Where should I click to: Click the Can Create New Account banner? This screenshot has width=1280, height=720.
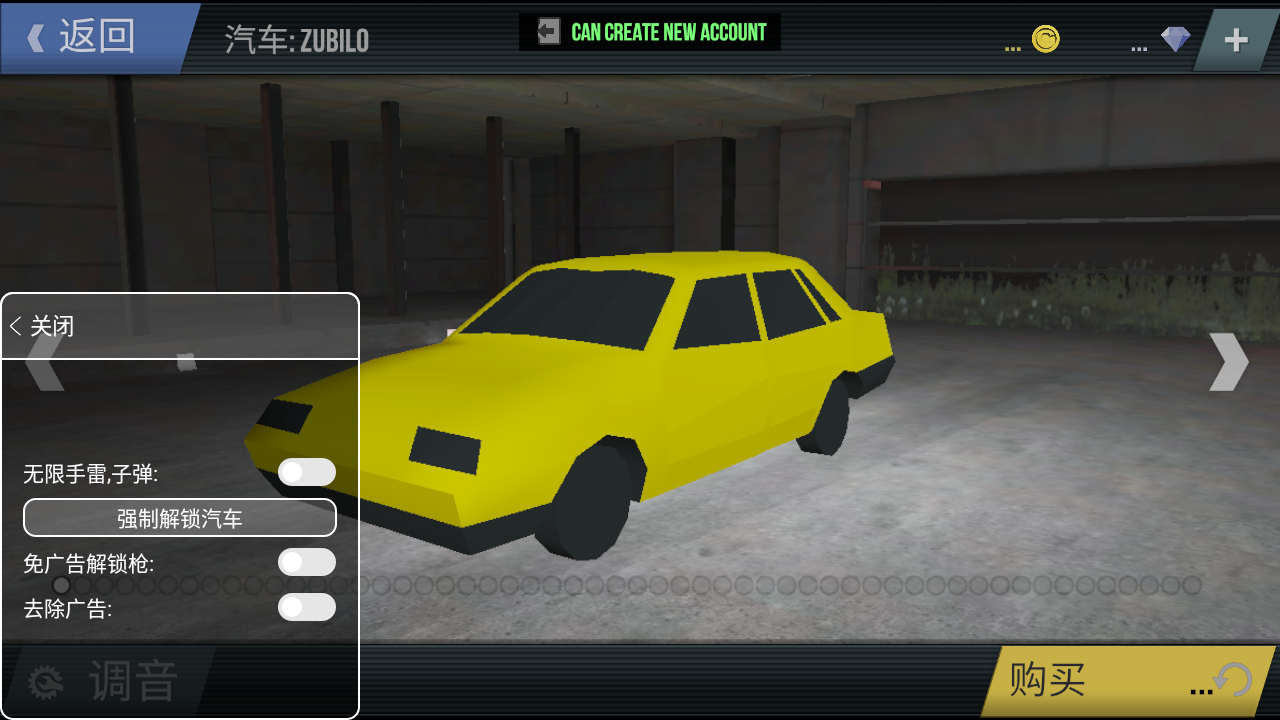[650, 32]
